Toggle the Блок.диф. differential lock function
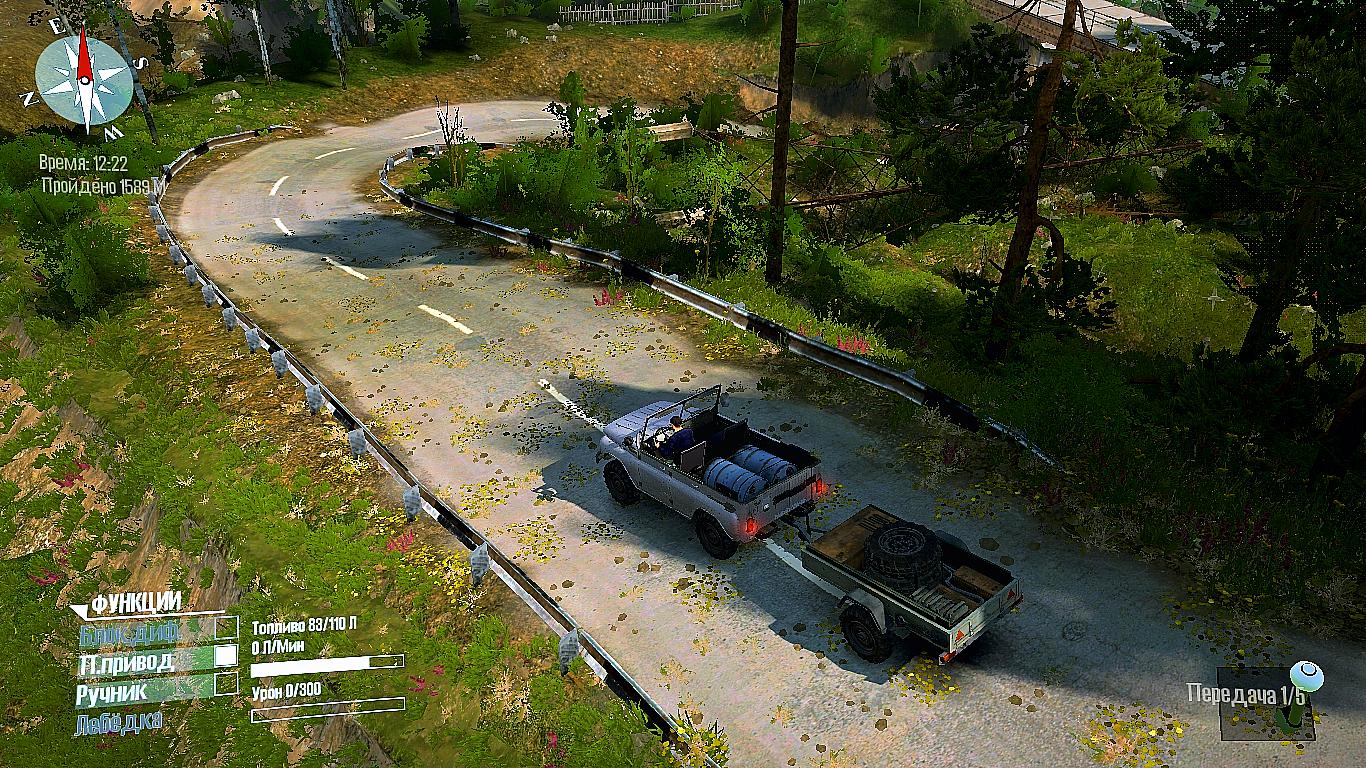The height and width of the screenshot is (768, 1366). pos(227,629)
